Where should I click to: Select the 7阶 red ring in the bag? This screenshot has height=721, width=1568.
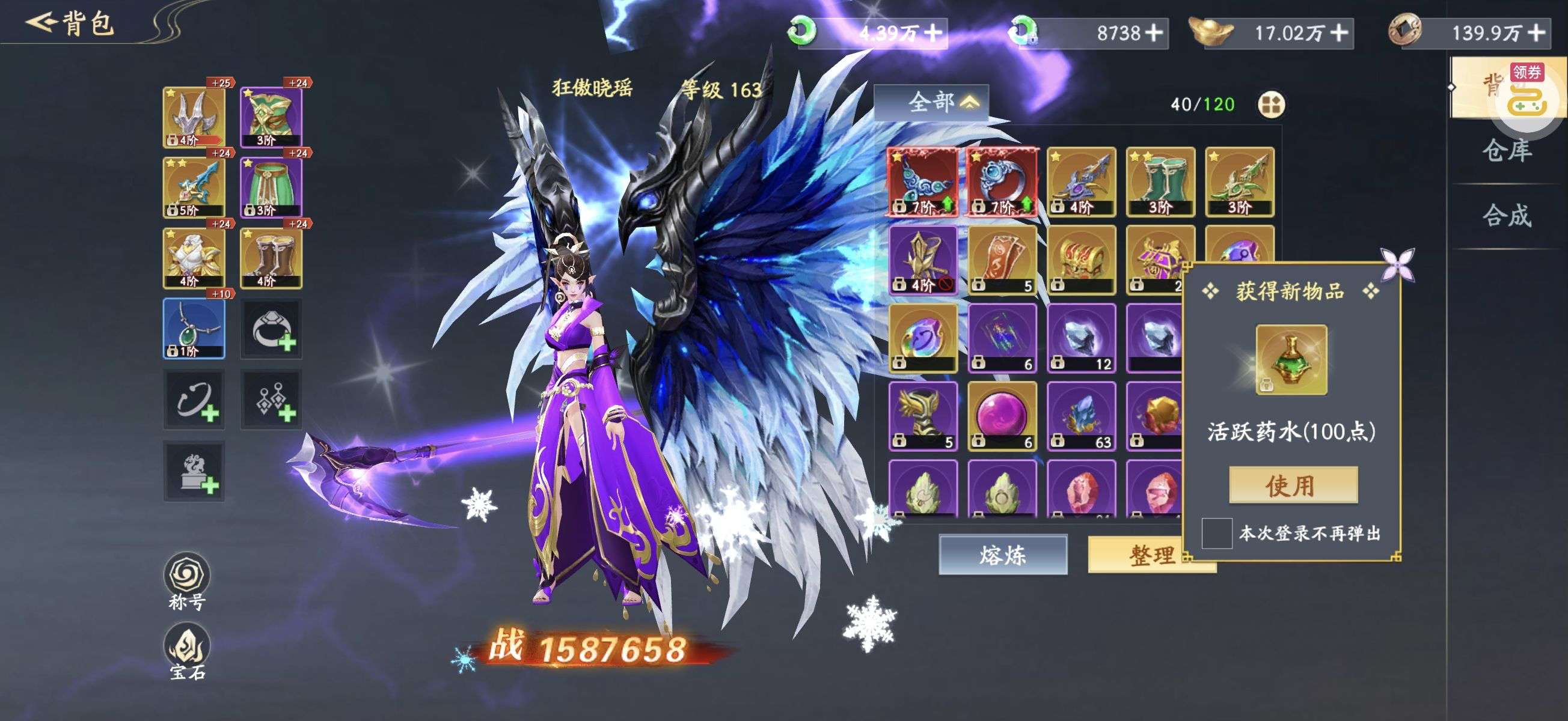pyautogui.click(x=1002, y=181)
